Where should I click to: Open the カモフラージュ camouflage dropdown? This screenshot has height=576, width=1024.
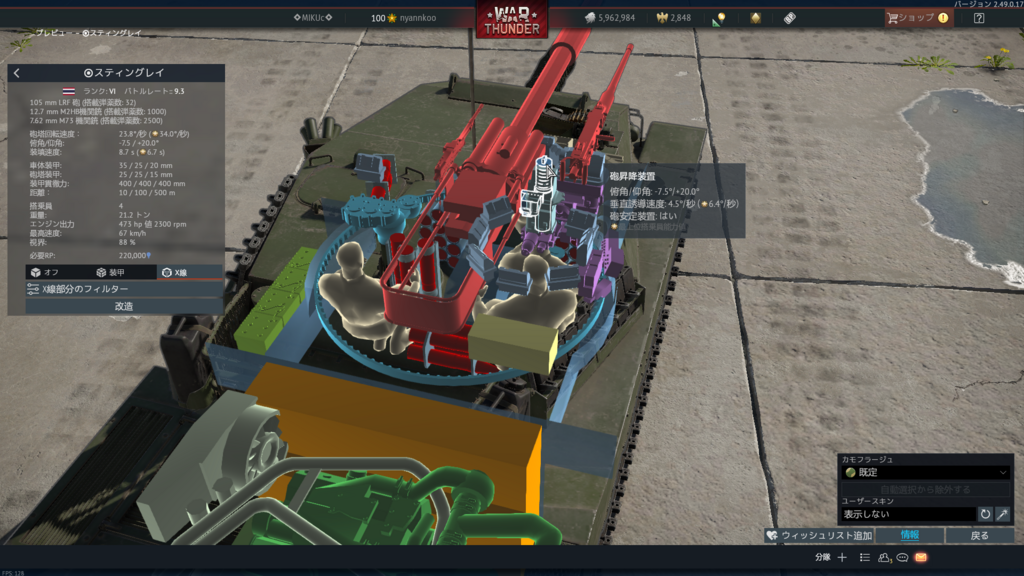coord(925,472)
